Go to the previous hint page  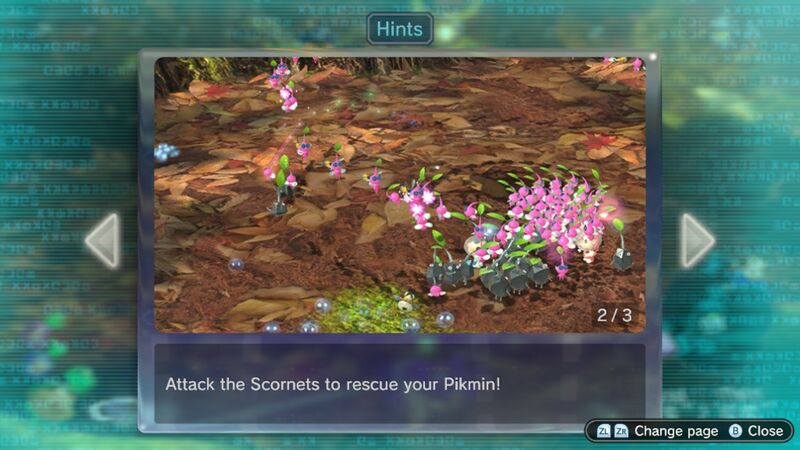(x=102, y=240)
